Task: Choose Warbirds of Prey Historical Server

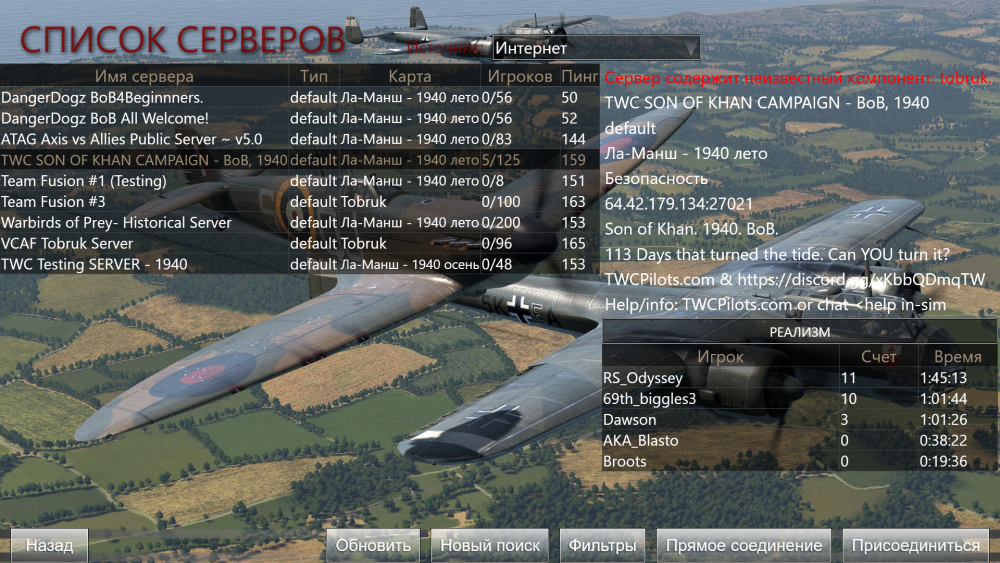Action: point(145,223)
